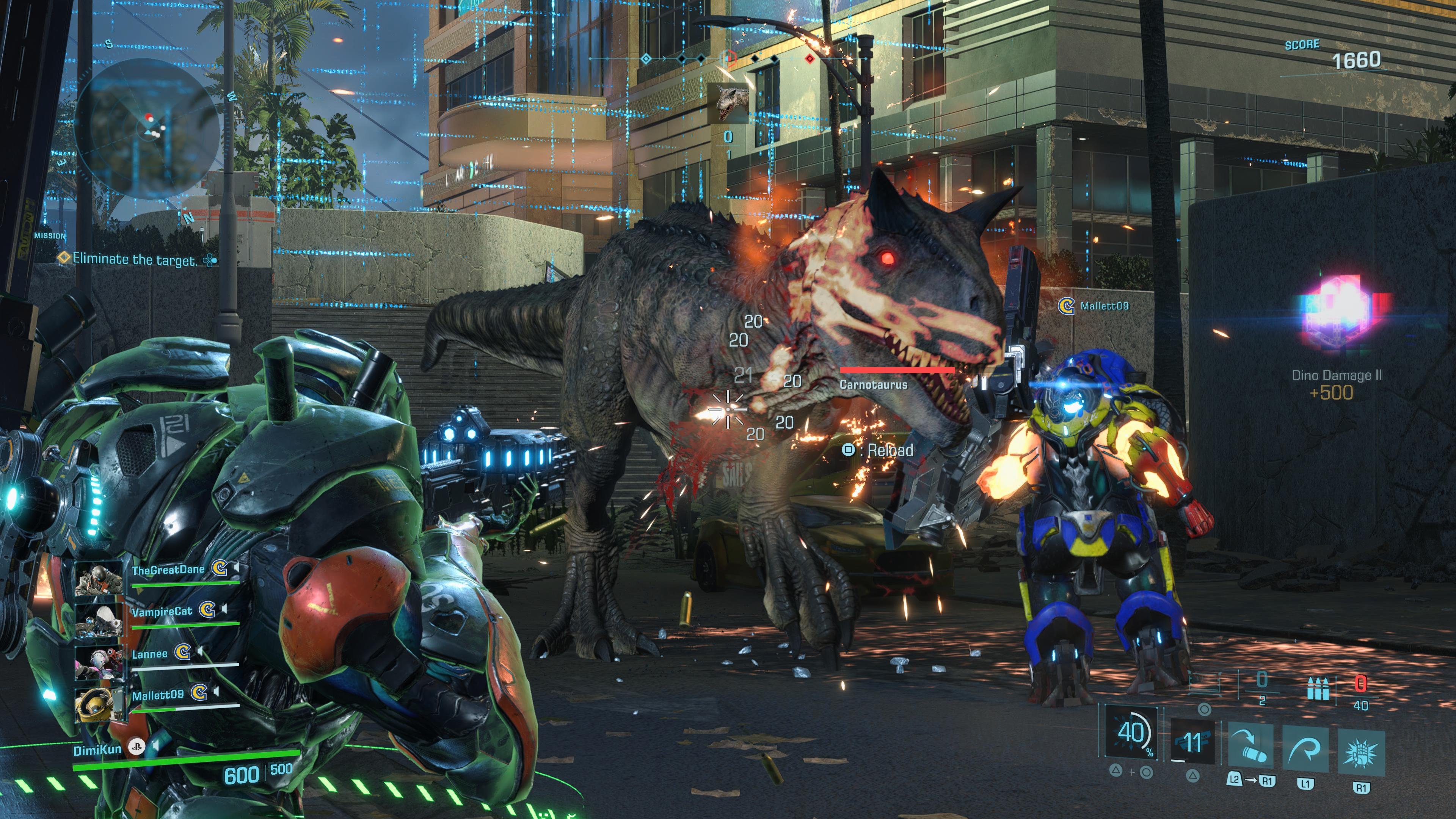
Task: Select the "Eliminate the target." mission objective
Action: click(x=135, y=259)
